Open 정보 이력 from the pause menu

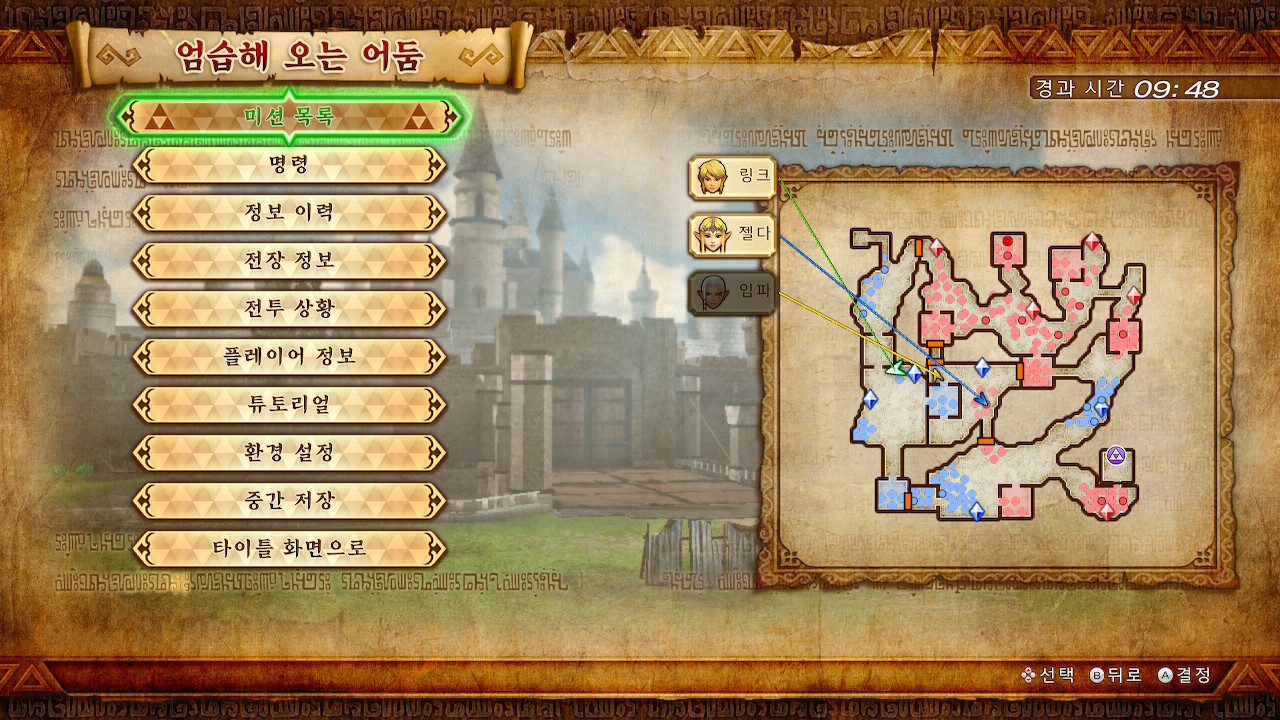click(x=289, y=213)
